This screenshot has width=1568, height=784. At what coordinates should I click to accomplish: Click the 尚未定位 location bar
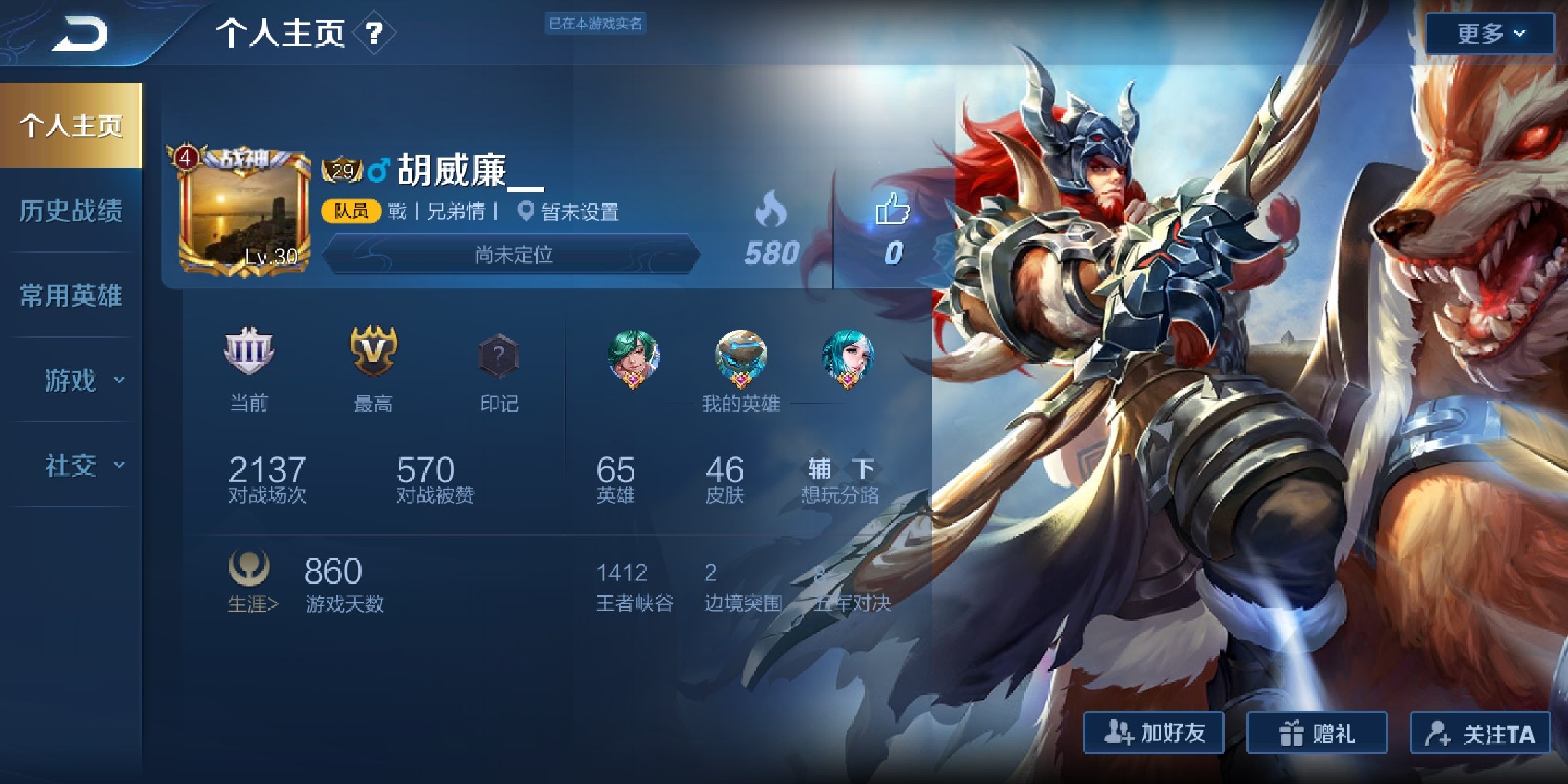[x=513, y=254]
